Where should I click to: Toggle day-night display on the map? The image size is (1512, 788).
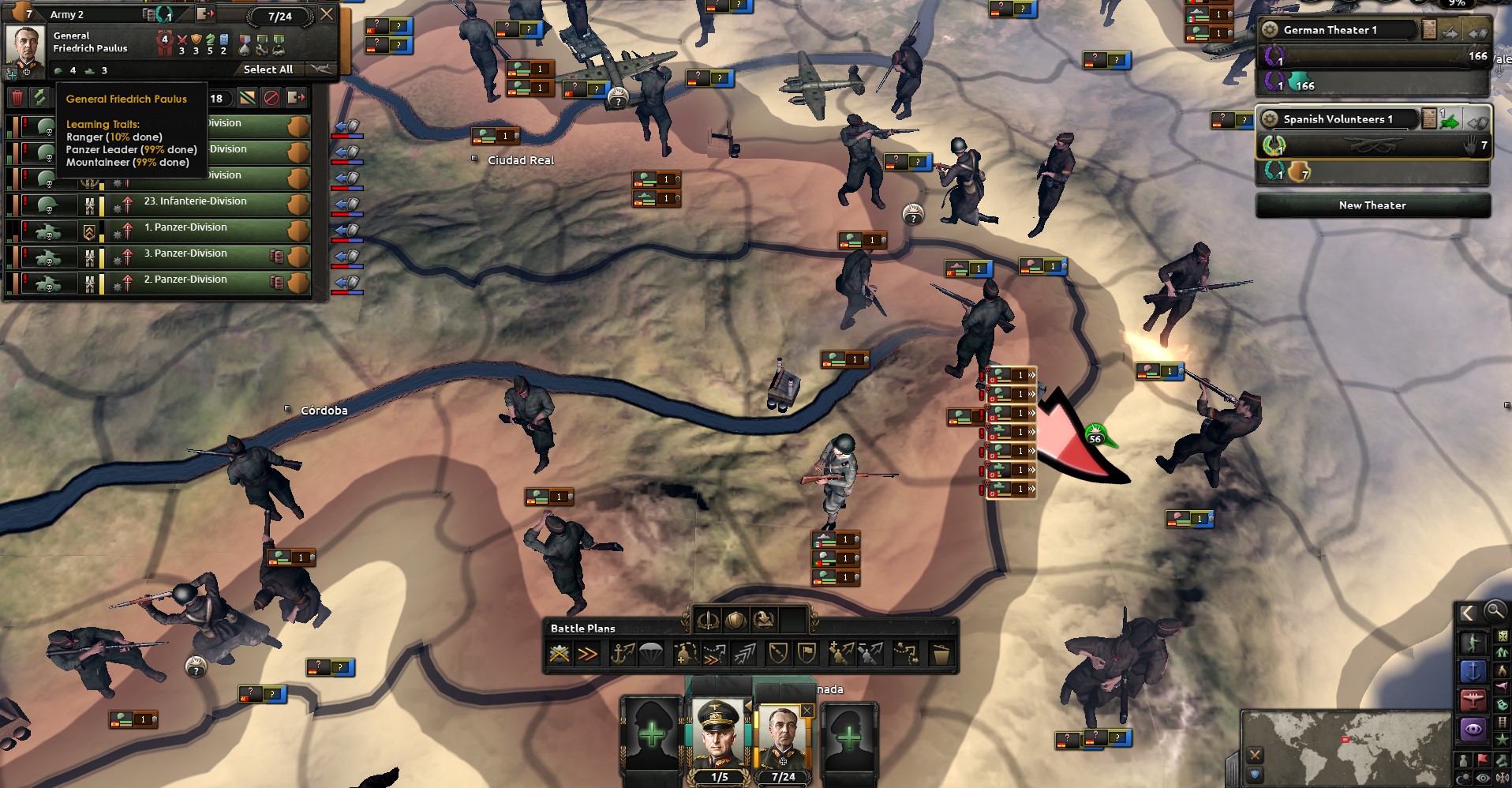(x=1463, y=777)
